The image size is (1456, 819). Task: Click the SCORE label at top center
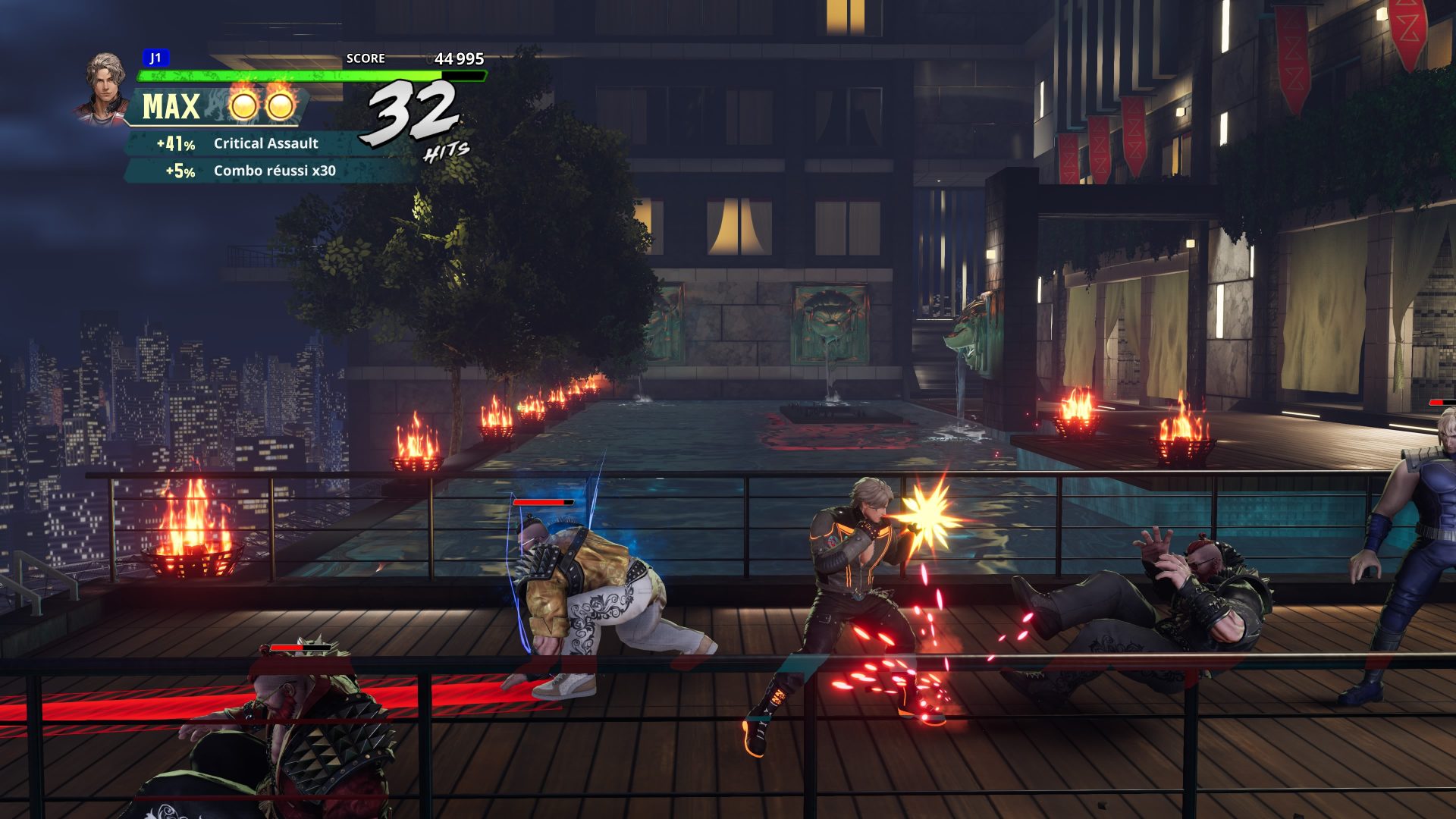pos(365,57)
